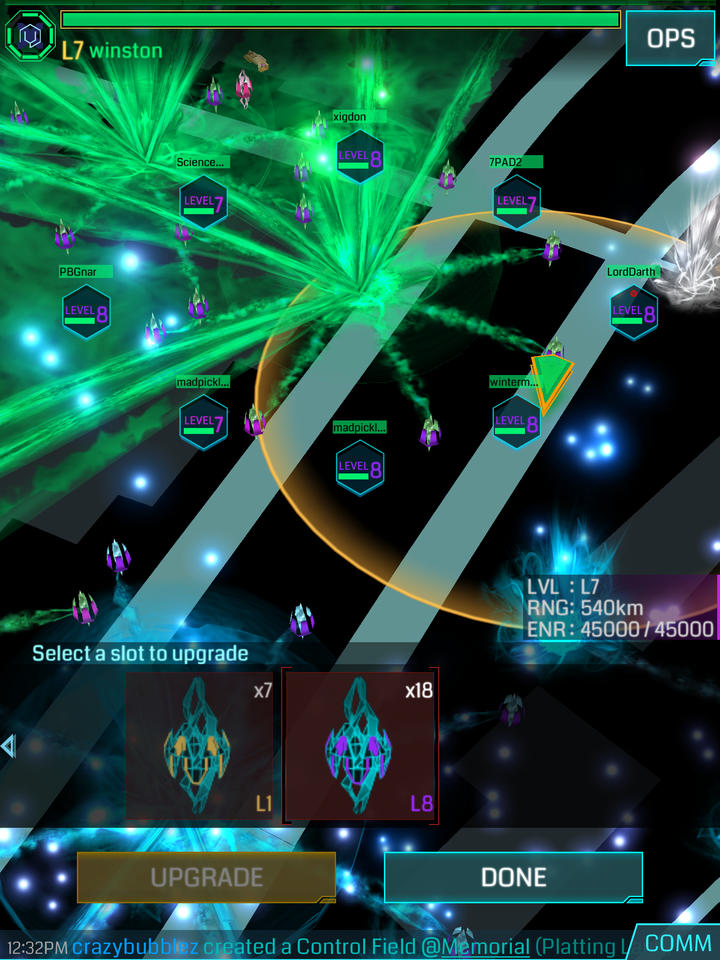This screenshot has height=960, width=720.
Task: Open the OPS menu
Action: (670, 38)
